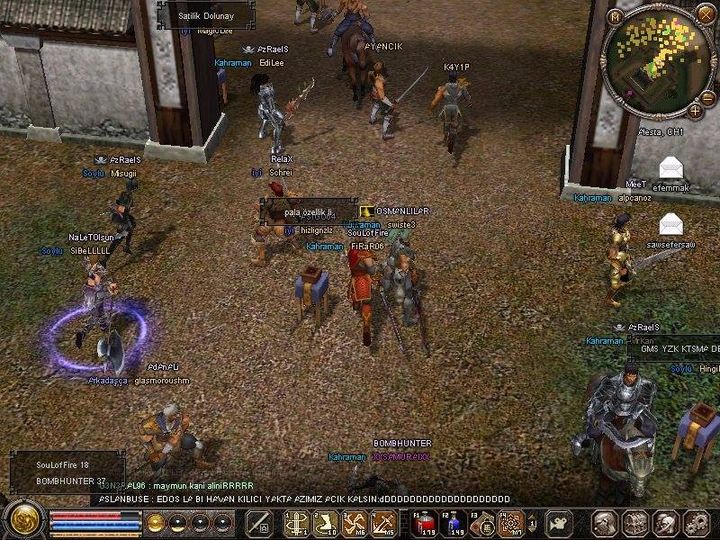The height and width of the screenshot is (540, 720).
Task: Select the F4 quickslot item
Action: (x=512, y=523)
